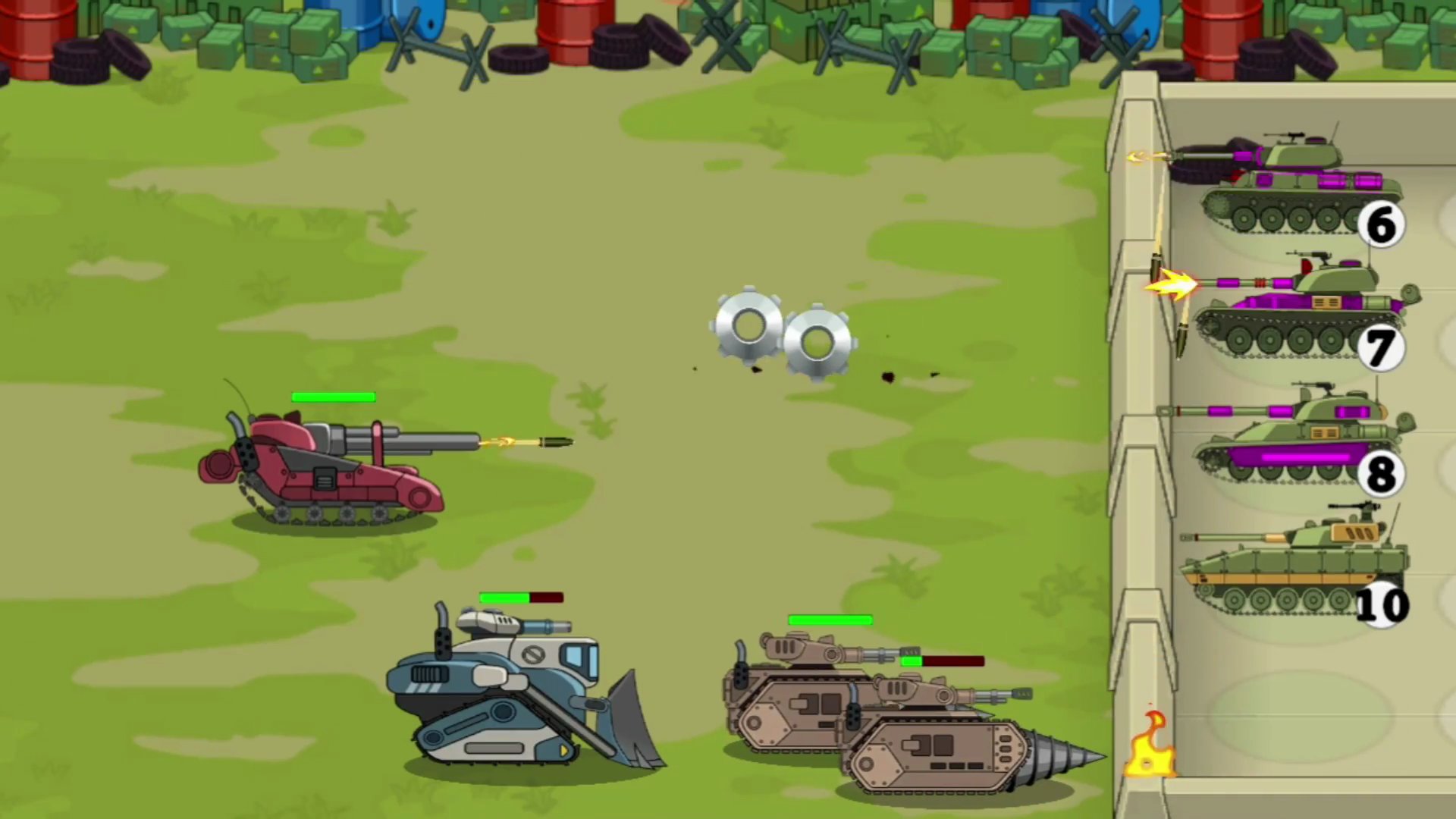Click the number badge 8 on the sidebar
Image resolution: width=1456 pixels, height=819 pixels.
click(1382, 472)
